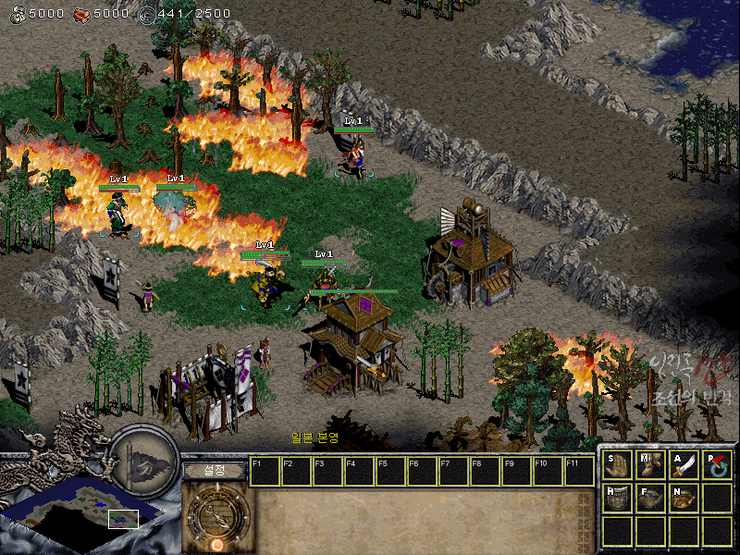Image resolution: width=740 pixels, height=555 pixels.
Task: Activate the teapot command marked F
Action: click(651, 498)
